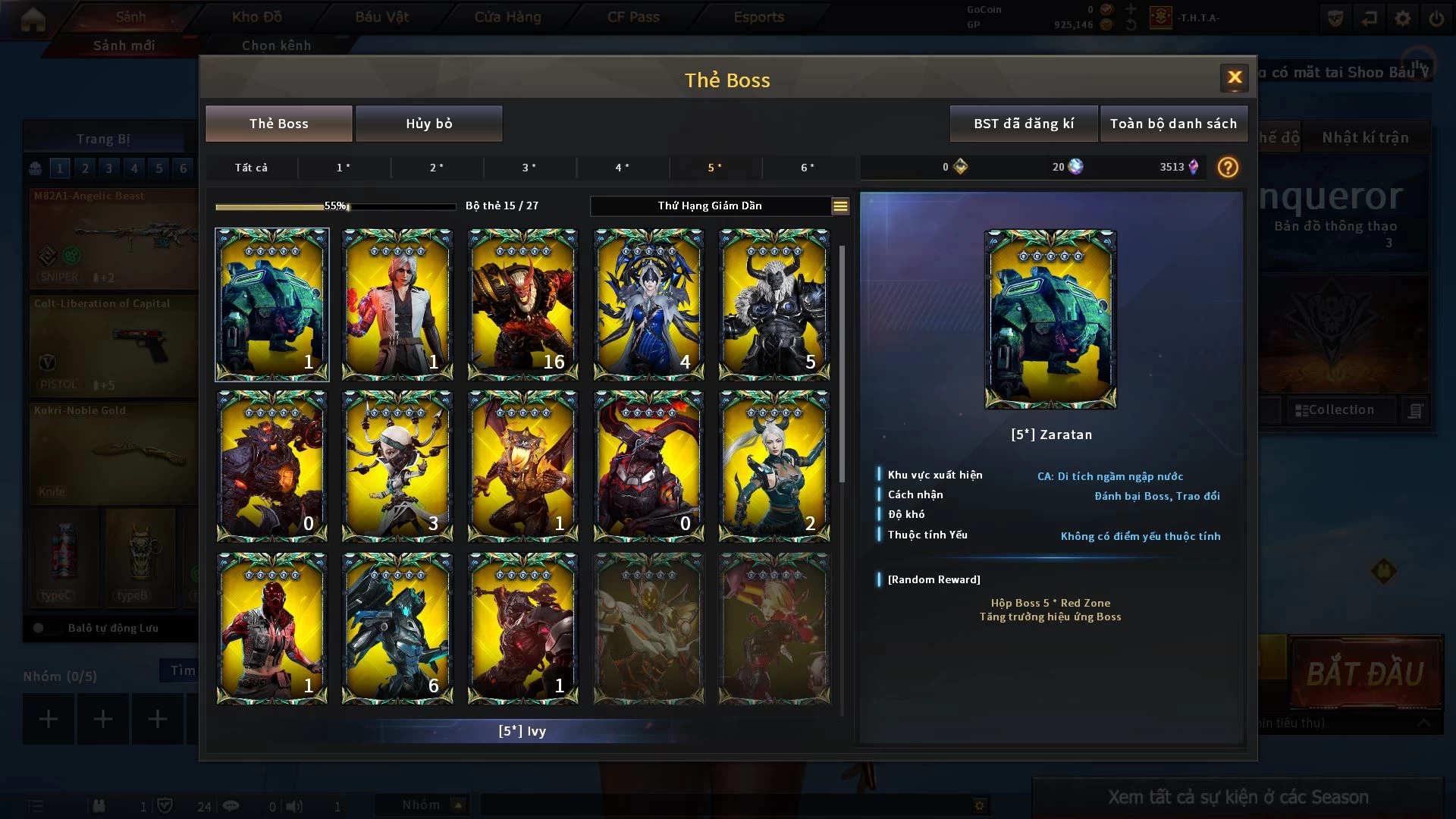Screen dimensions: 1456x819
Task: Filter cards by Tất cả
Action: point(251,168)
